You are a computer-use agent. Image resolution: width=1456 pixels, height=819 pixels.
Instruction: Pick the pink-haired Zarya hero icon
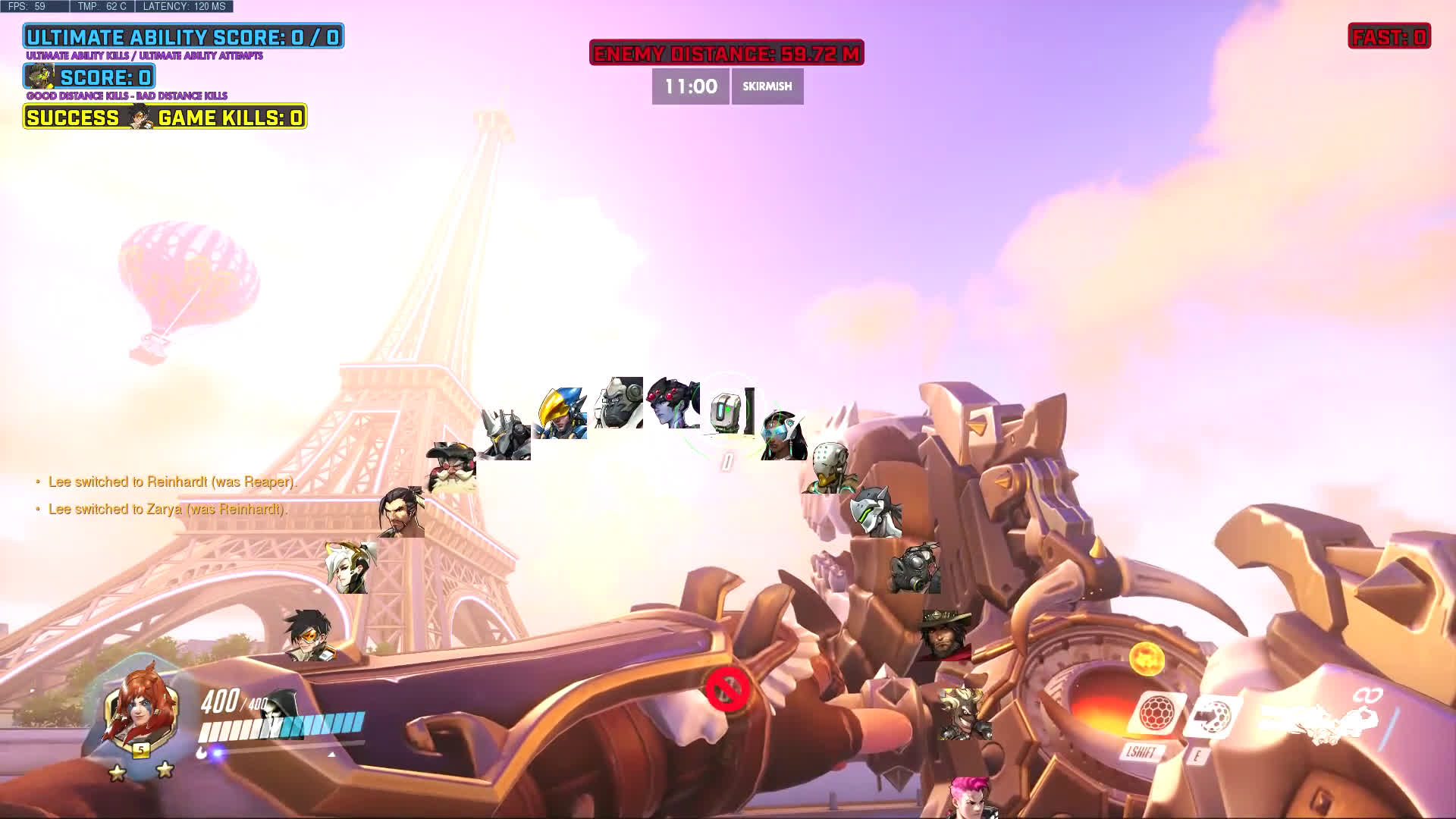point(971,796)
